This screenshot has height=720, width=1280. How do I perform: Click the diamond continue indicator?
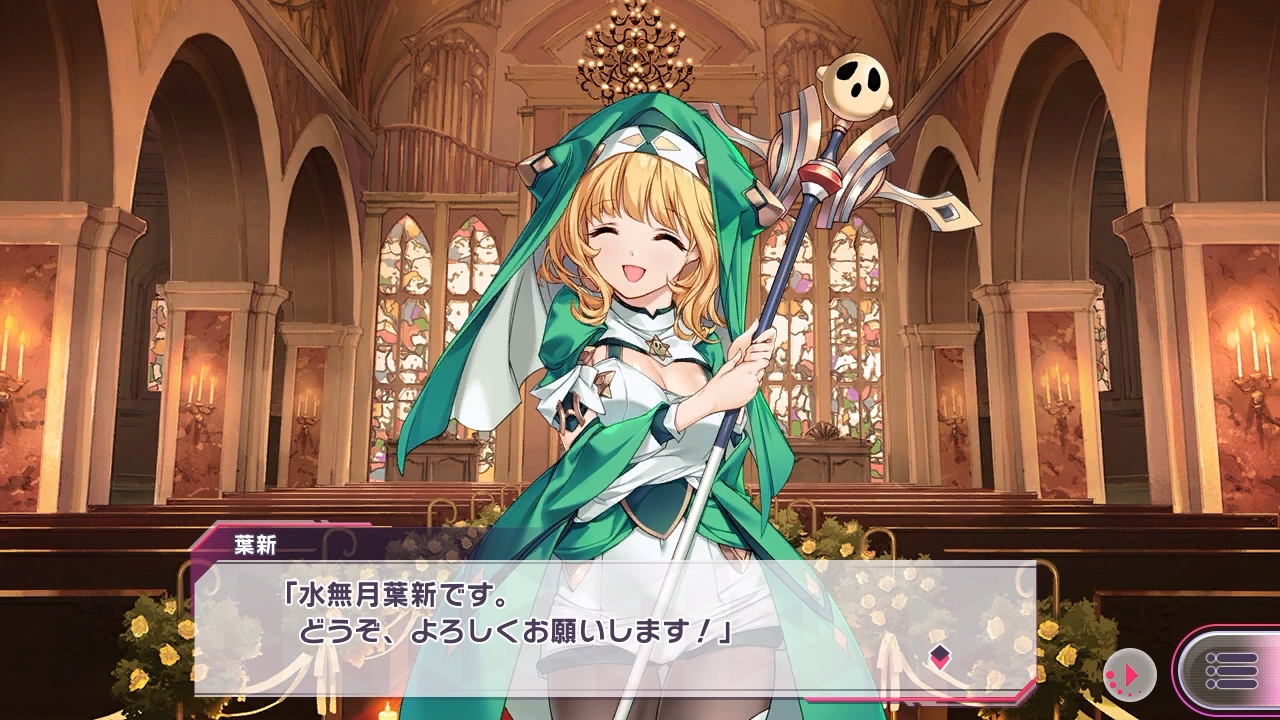939,657
